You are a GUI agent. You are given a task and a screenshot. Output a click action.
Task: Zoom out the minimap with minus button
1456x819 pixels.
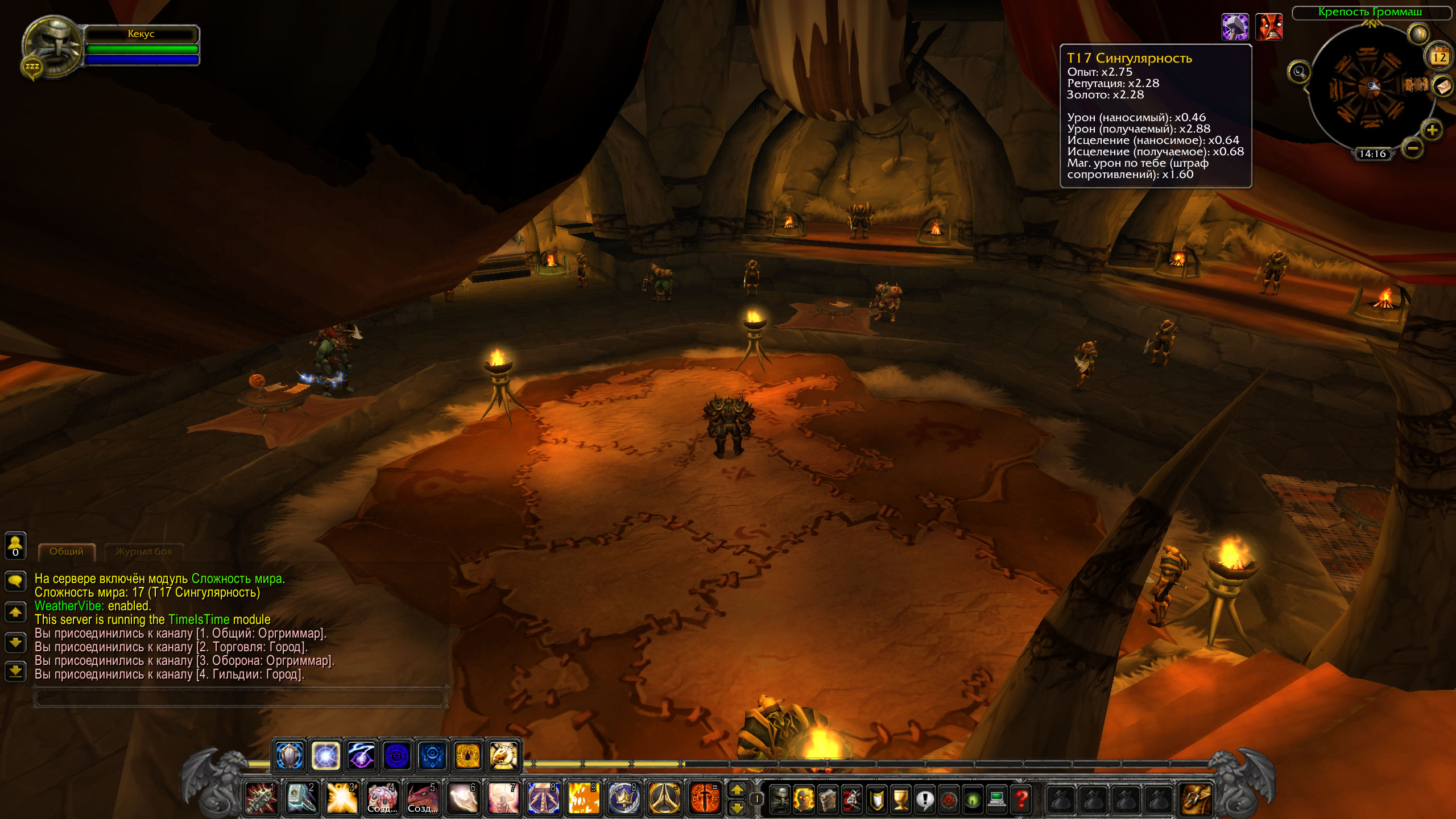[x=1413, y=149]
